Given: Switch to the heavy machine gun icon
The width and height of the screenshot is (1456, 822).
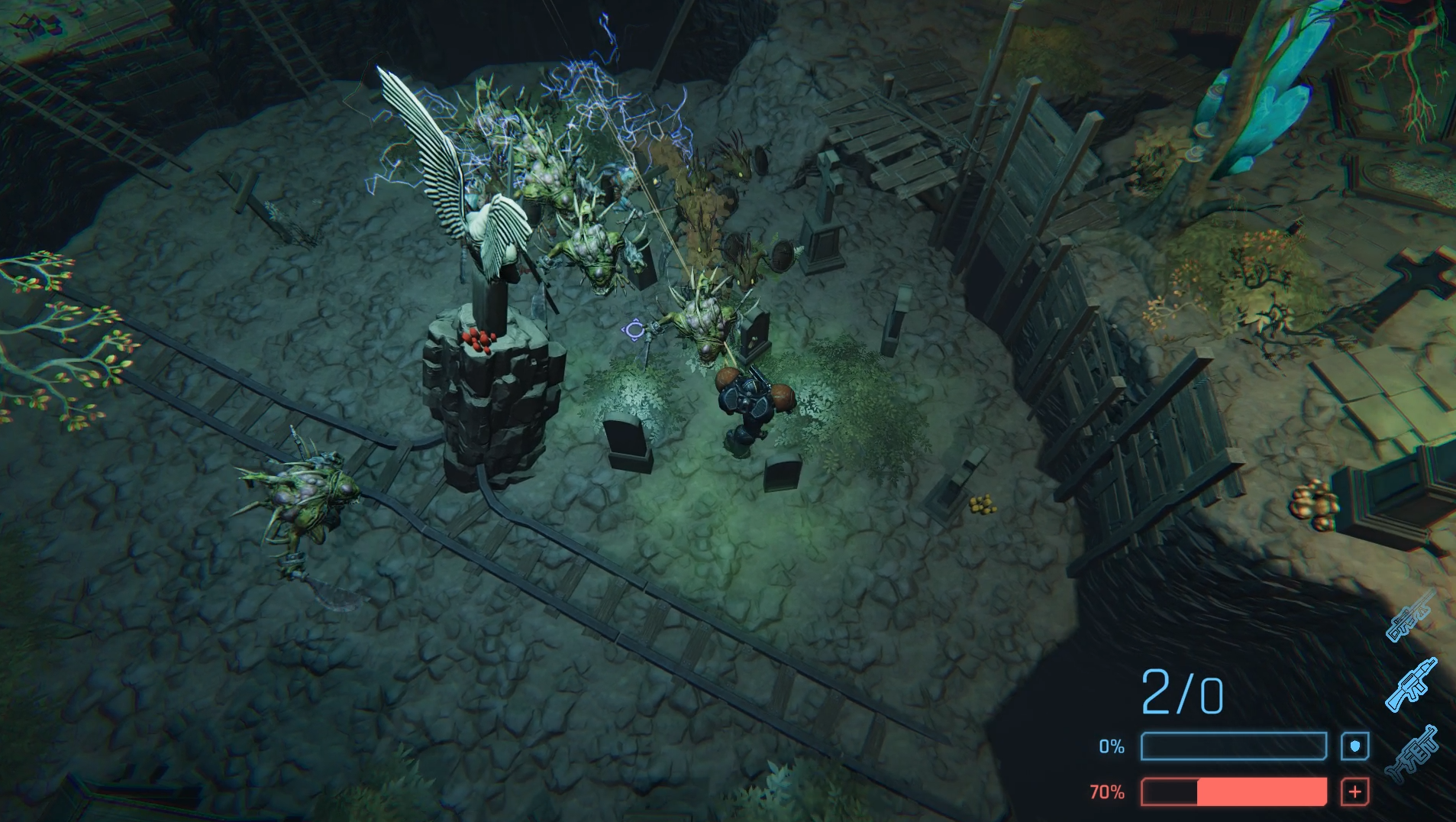Looking at the screenshot, I should [1413, 753].
